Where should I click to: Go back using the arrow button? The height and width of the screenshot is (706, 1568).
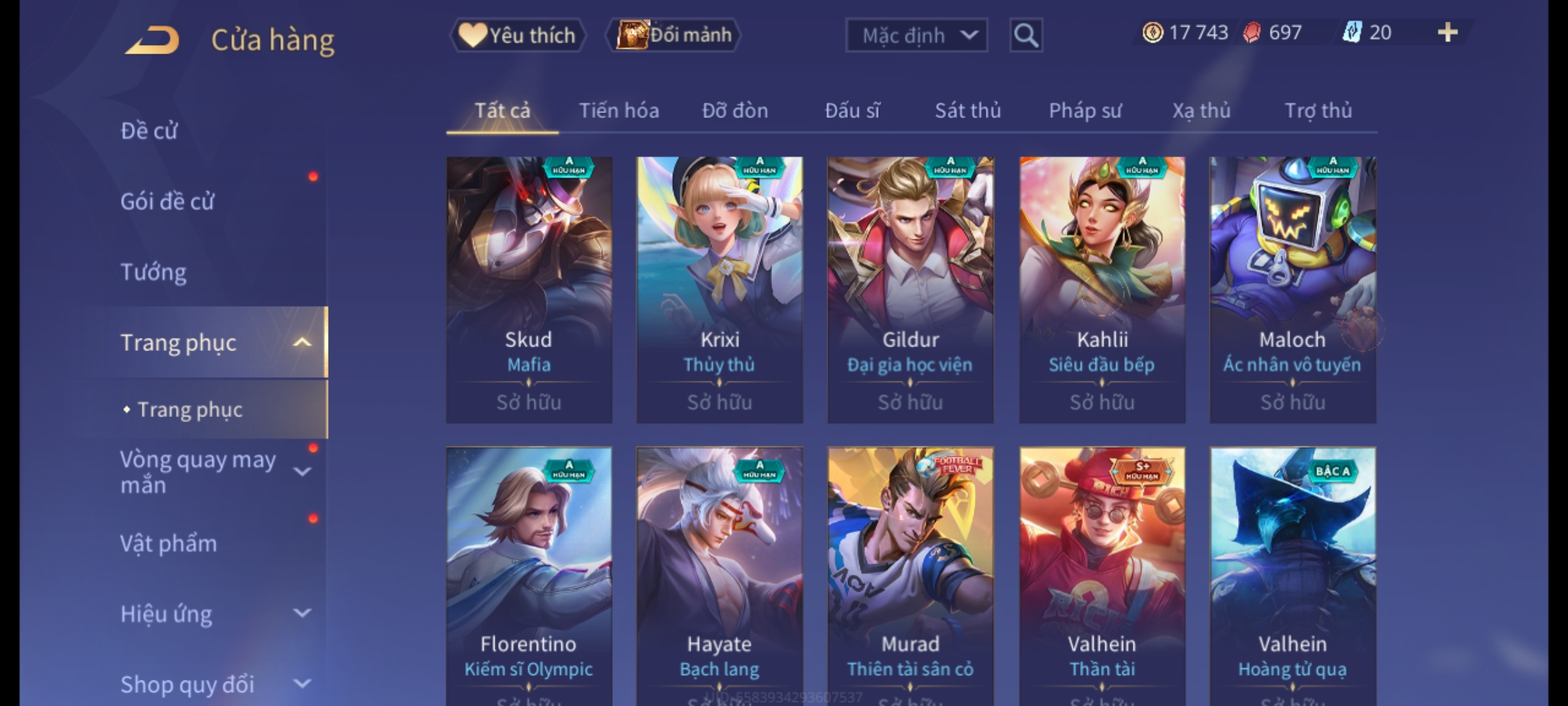point(152,40)
